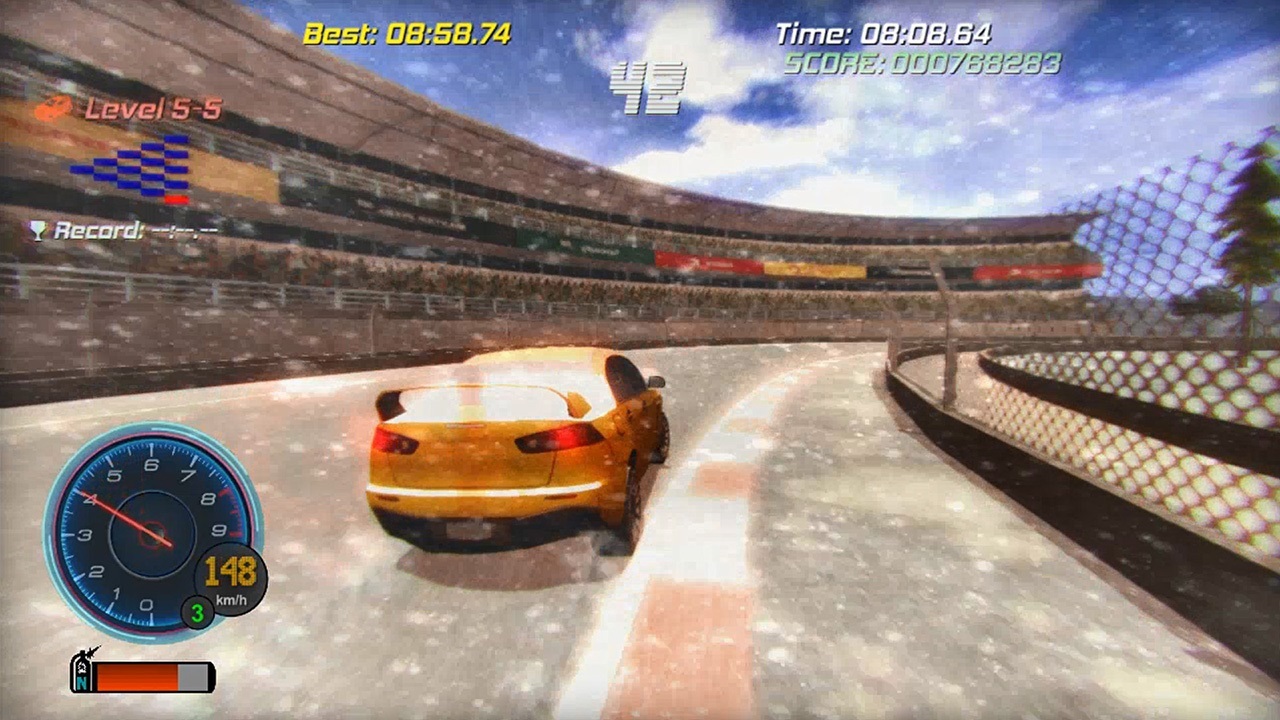Tap the red square at the checkered flag's end
The height and width of the screenshot is (720, 1280).
pos(177,199)
